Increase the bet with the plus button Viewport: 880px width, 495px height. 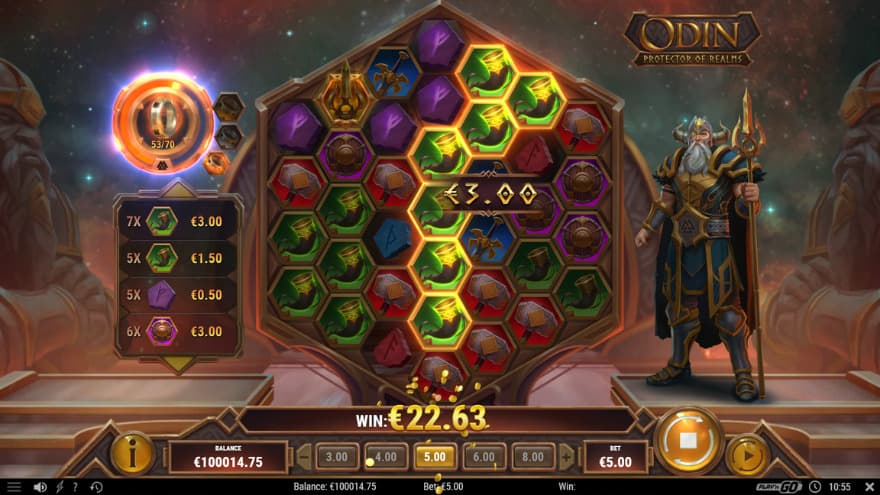coord(566,457)
